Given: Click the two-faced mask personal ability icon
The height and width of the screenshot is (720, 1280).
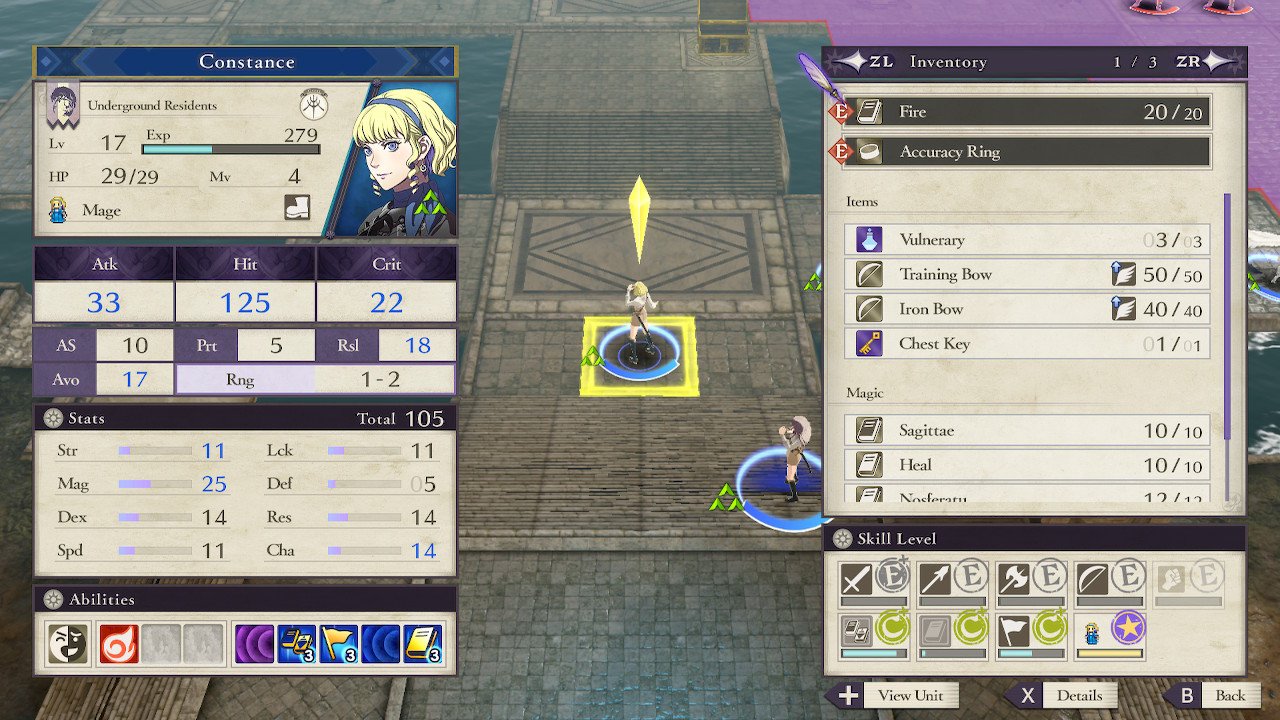Looking at the screenshot, I should pyautogui.click(x=64, y=645).
